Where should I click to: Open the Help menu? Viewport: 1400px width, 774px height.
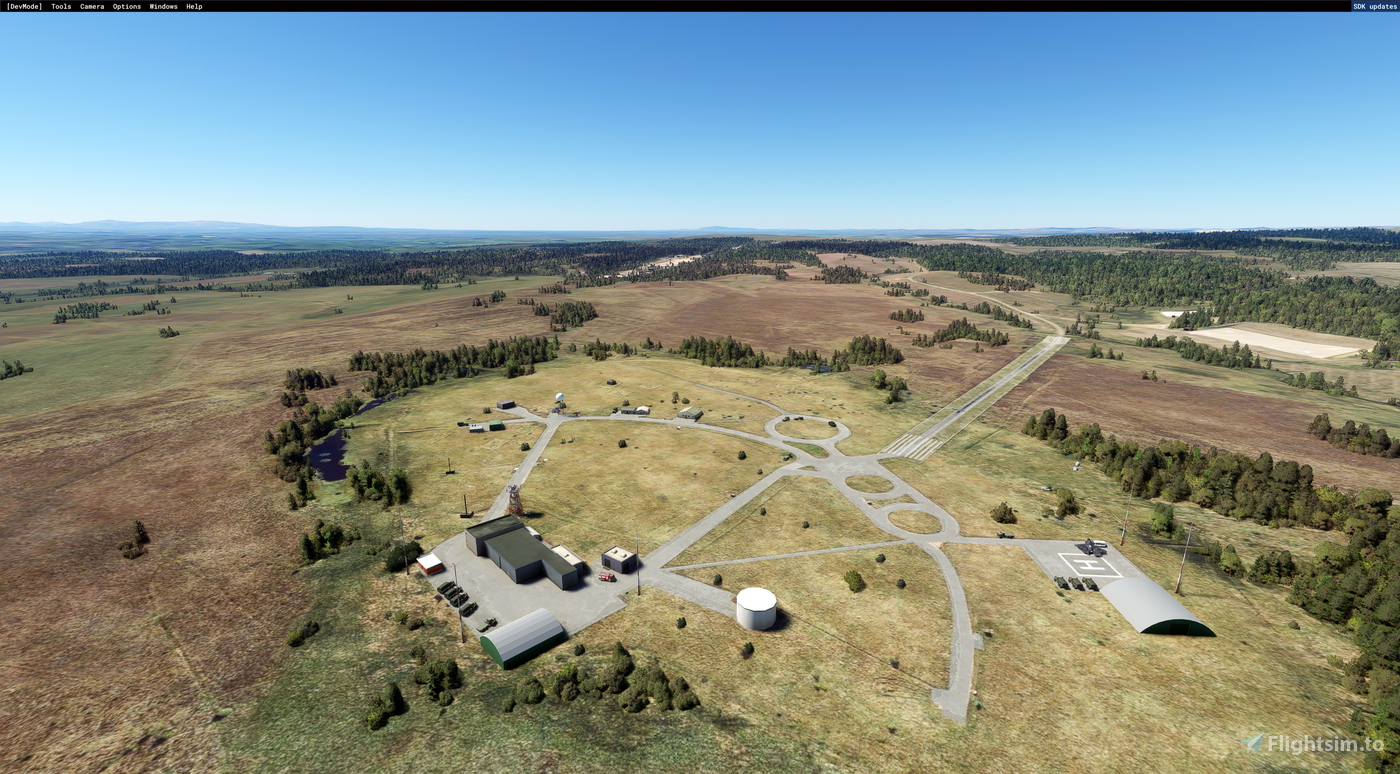194,6
